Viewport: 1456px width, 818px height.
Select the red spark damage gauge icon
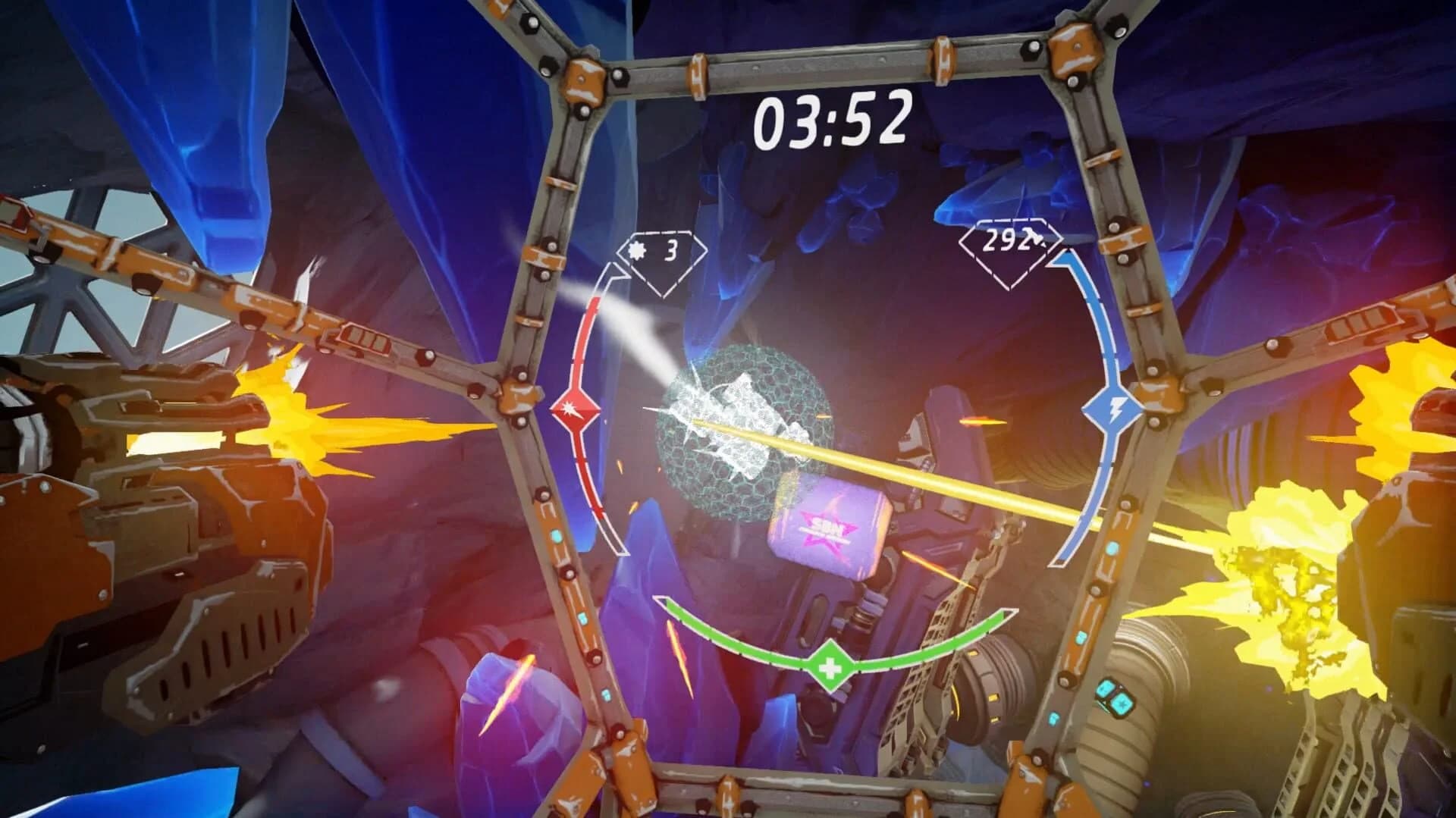pos(575,409)
